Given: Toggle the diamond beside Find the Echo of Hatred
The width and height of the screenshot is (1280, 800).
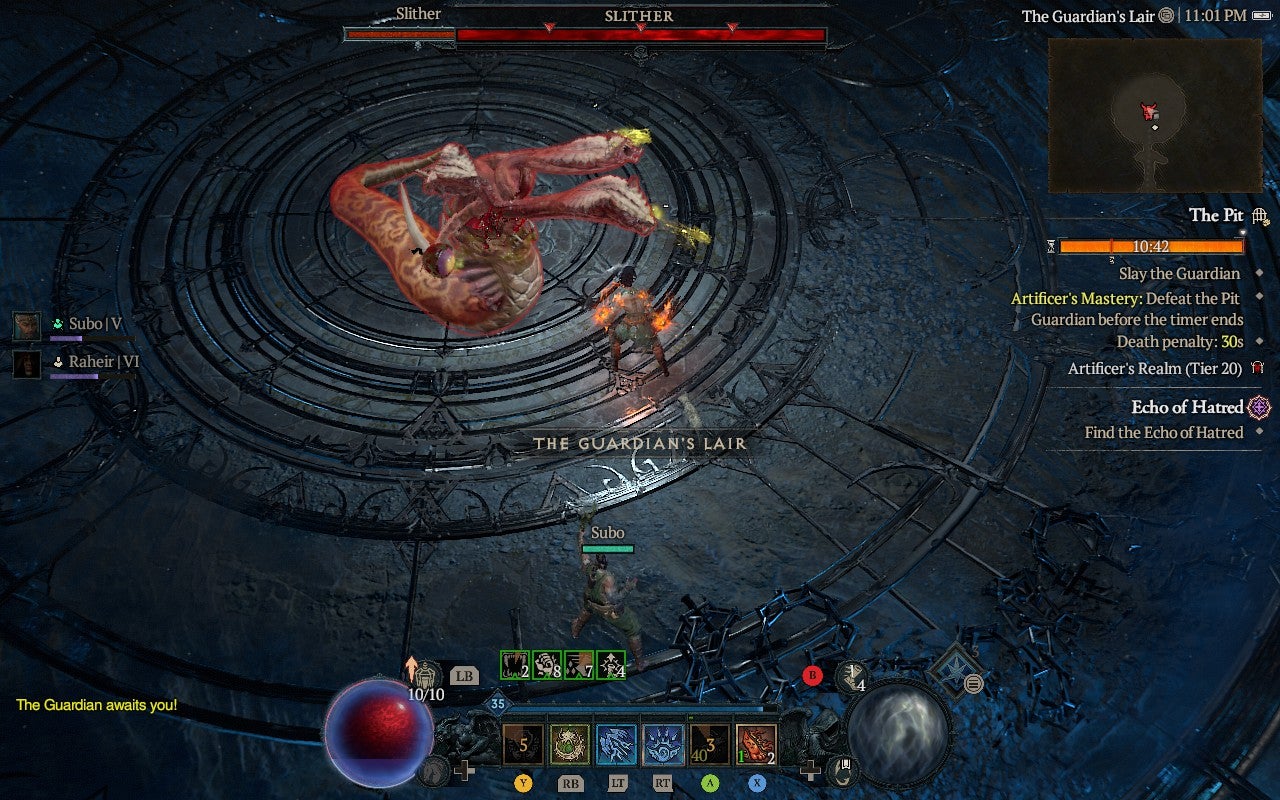Looking at the screenshot, I should [x=1259, y=431].
